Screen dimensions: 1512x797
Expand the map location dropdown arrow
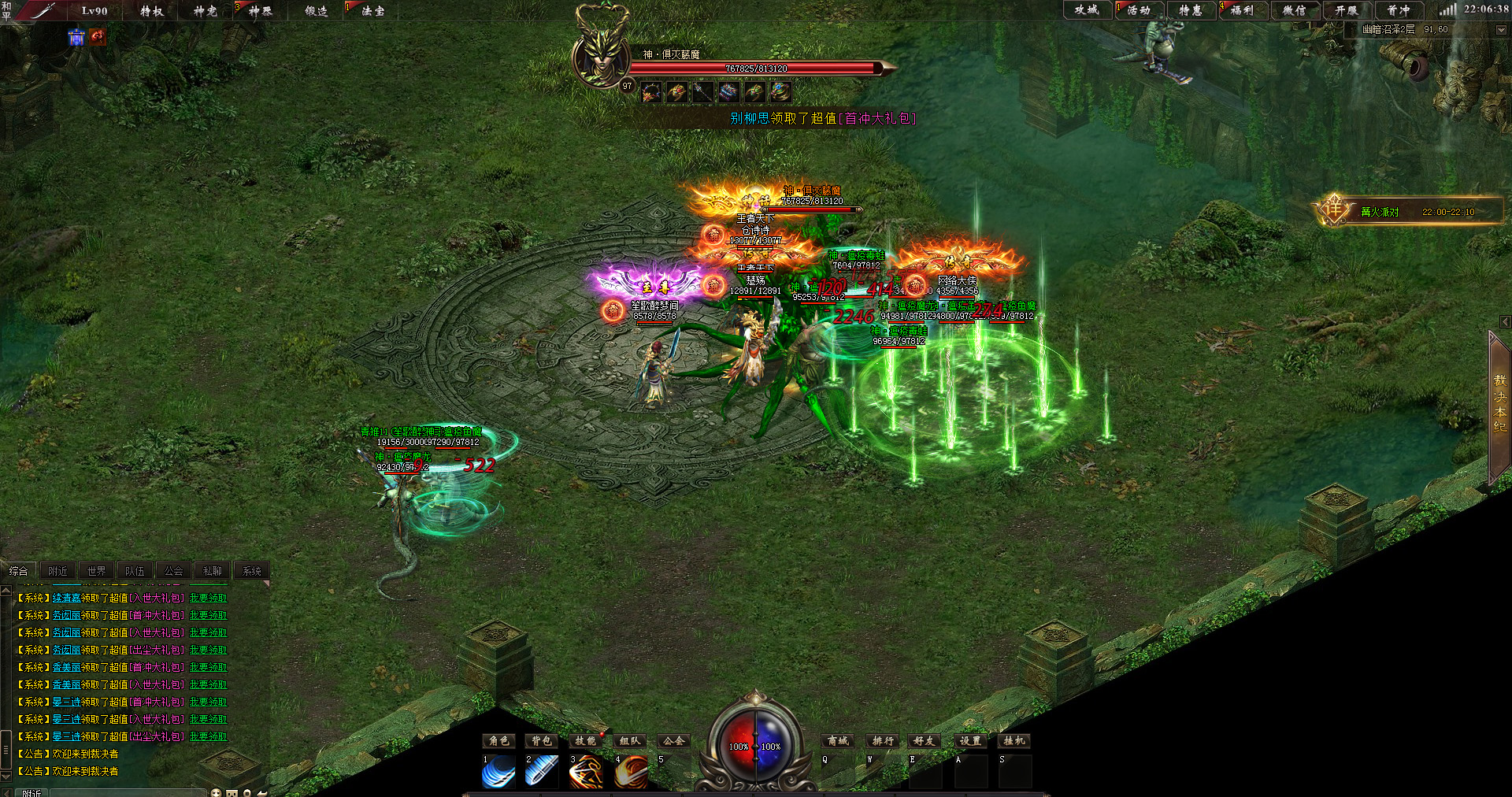[x=1500, y=30]
